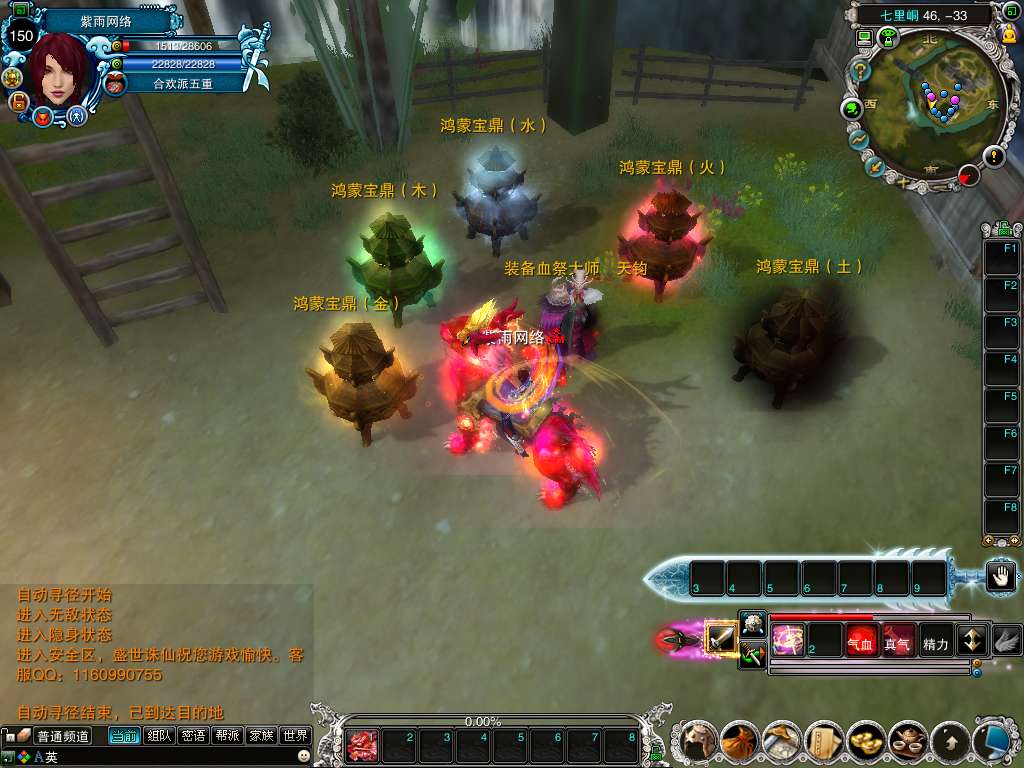Use the red item in hotbar slot one

(x=361, y=746)
